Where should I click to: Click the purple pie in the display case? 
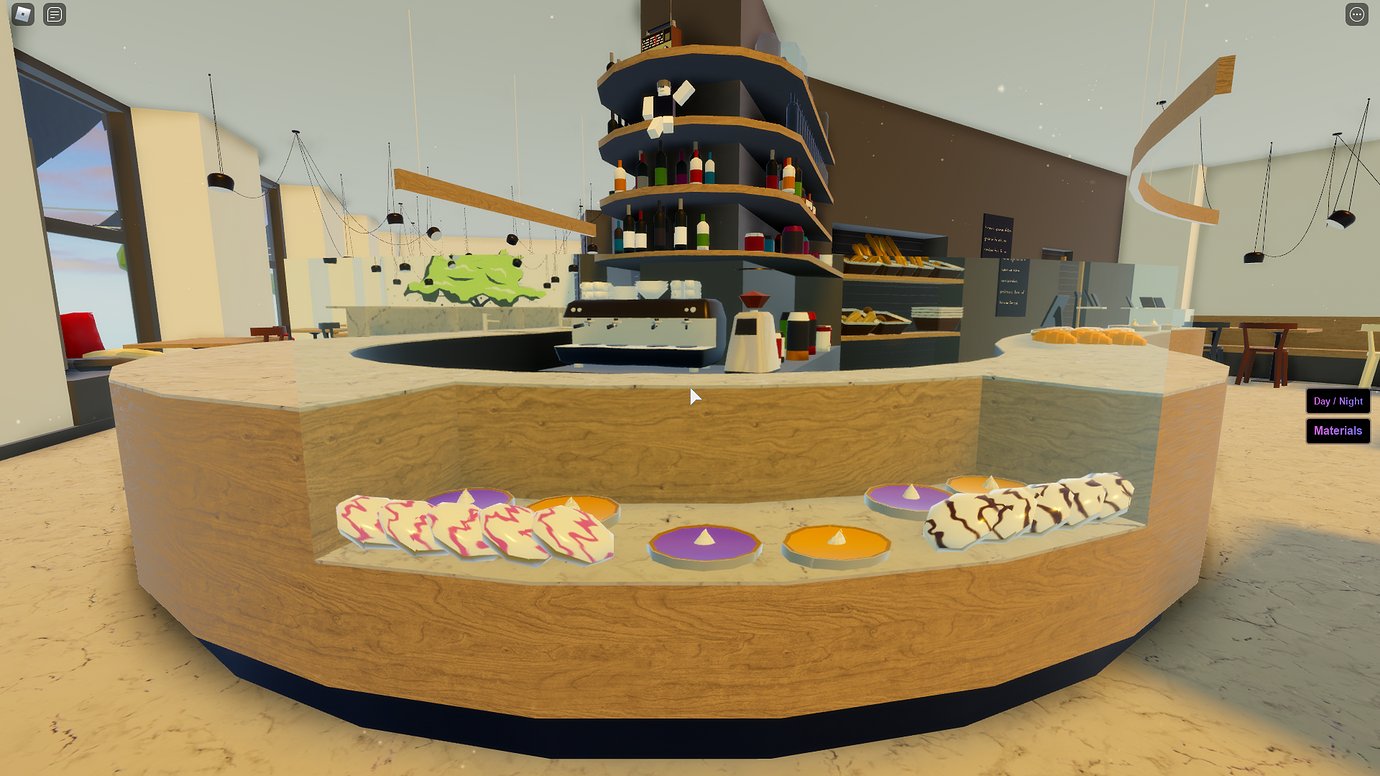pos(705,540)
